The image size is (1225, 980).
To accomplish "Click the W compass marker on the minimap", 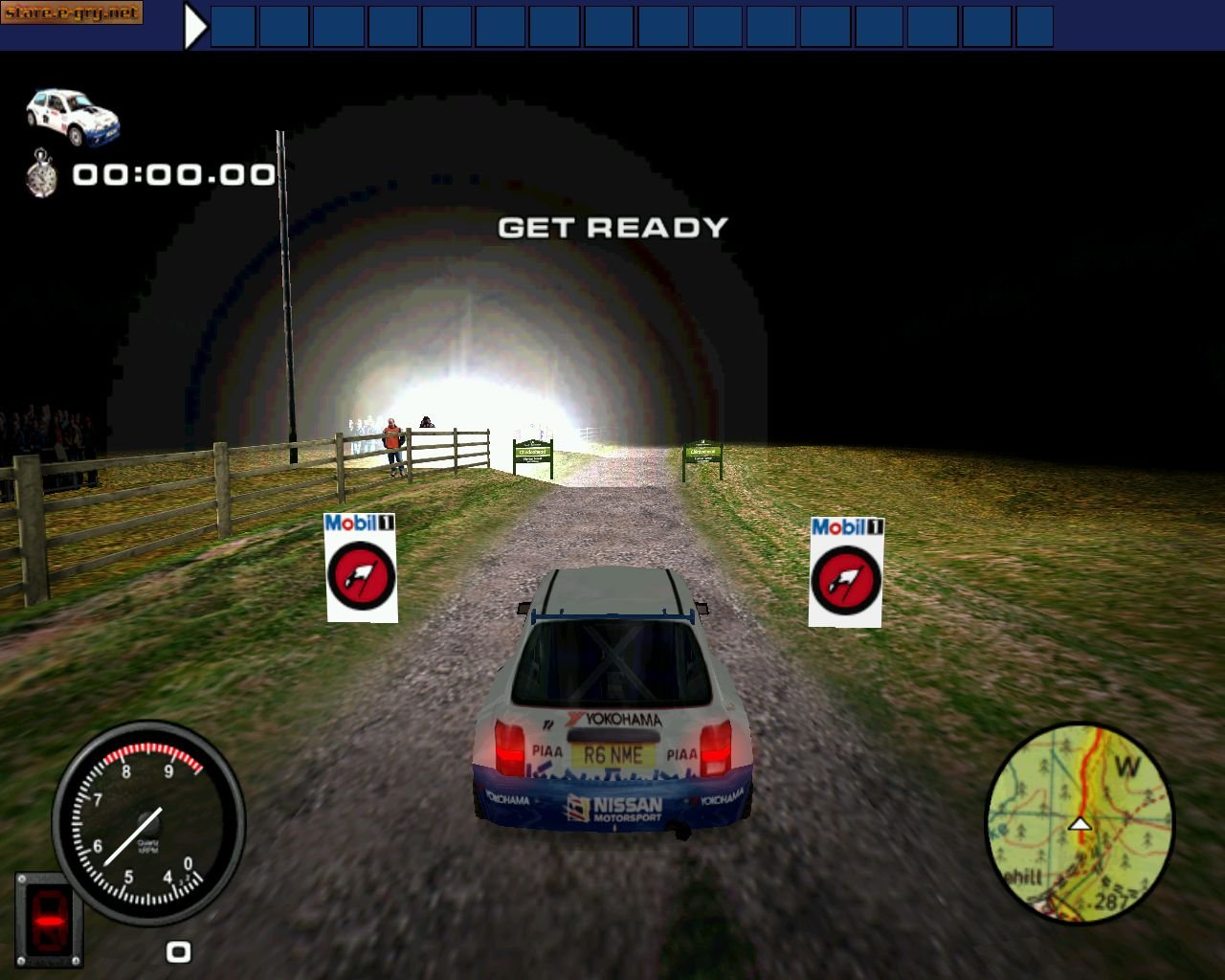I will pos(1125,766).
